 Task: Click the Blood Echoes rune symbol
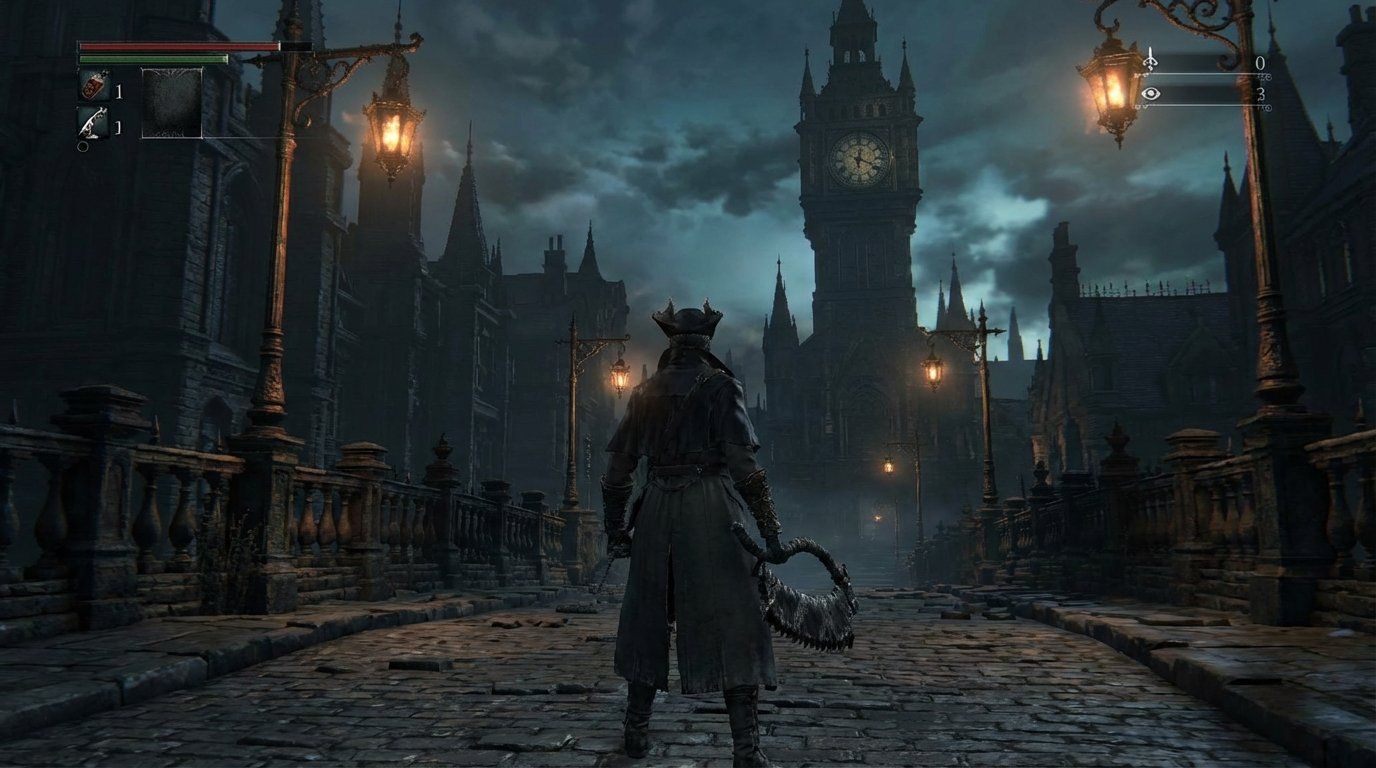tap(1150, 61)
